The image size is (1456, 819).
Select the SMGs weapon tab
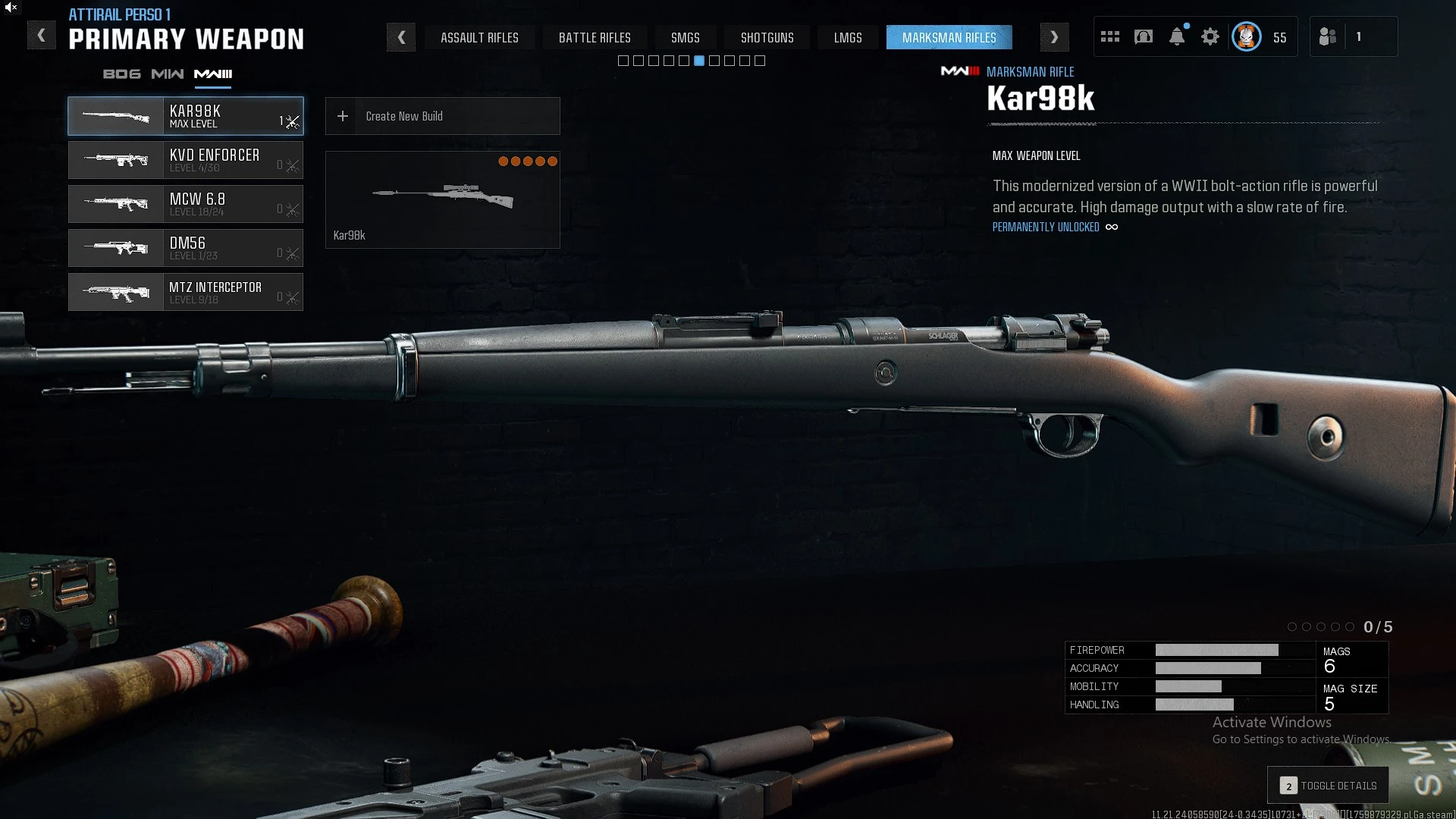coord(685,38)
